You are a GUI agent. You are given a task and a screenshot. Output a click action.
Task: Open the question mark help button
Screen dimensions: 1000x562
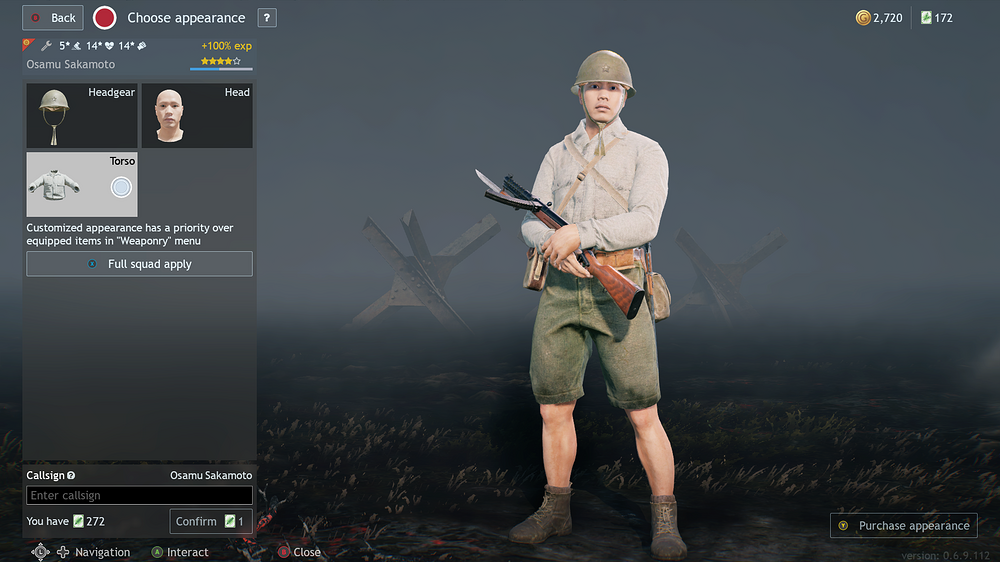267,18
